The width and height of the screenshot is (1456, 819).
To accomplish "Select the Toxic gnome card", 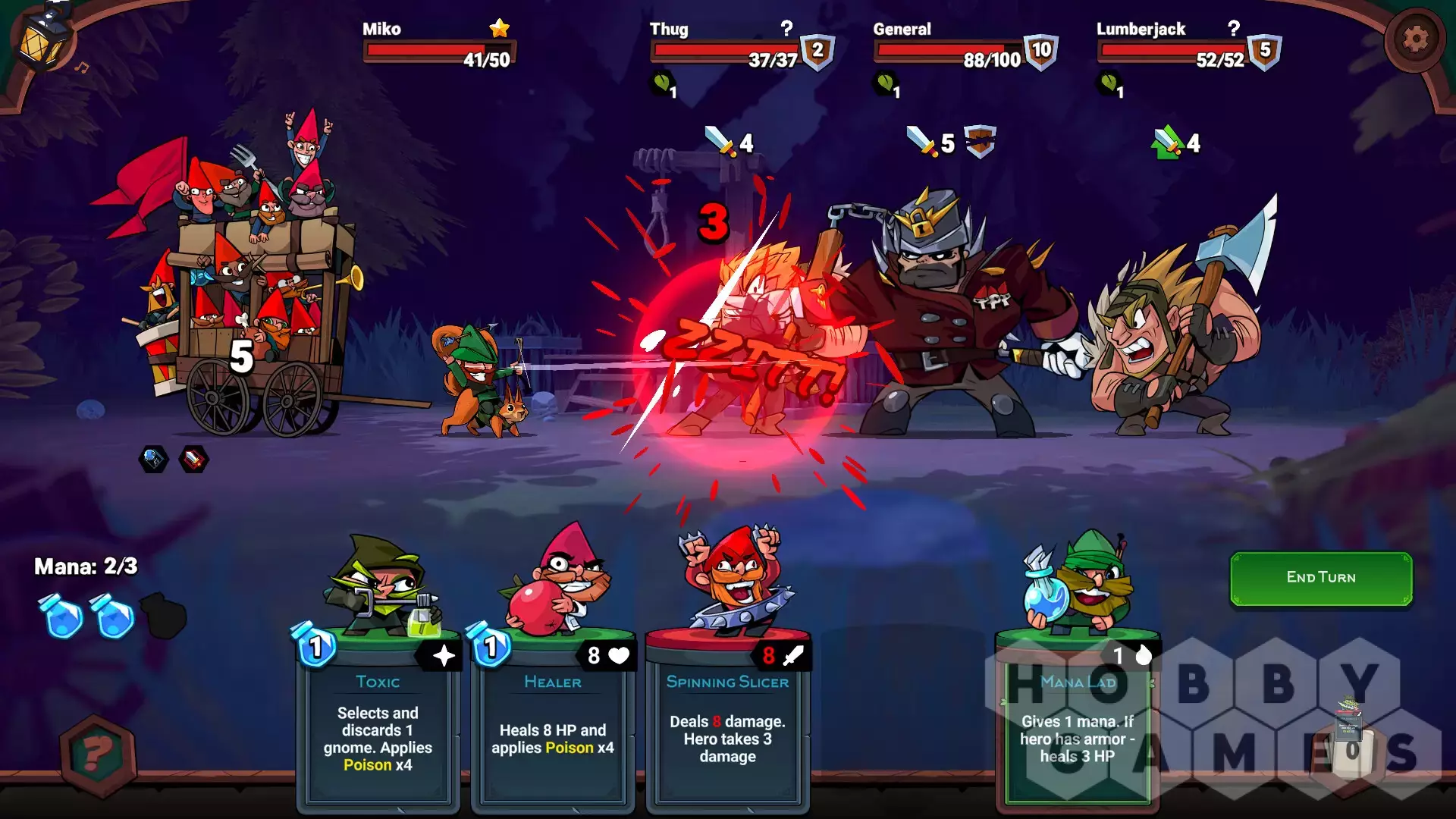I will coord(378,720).
